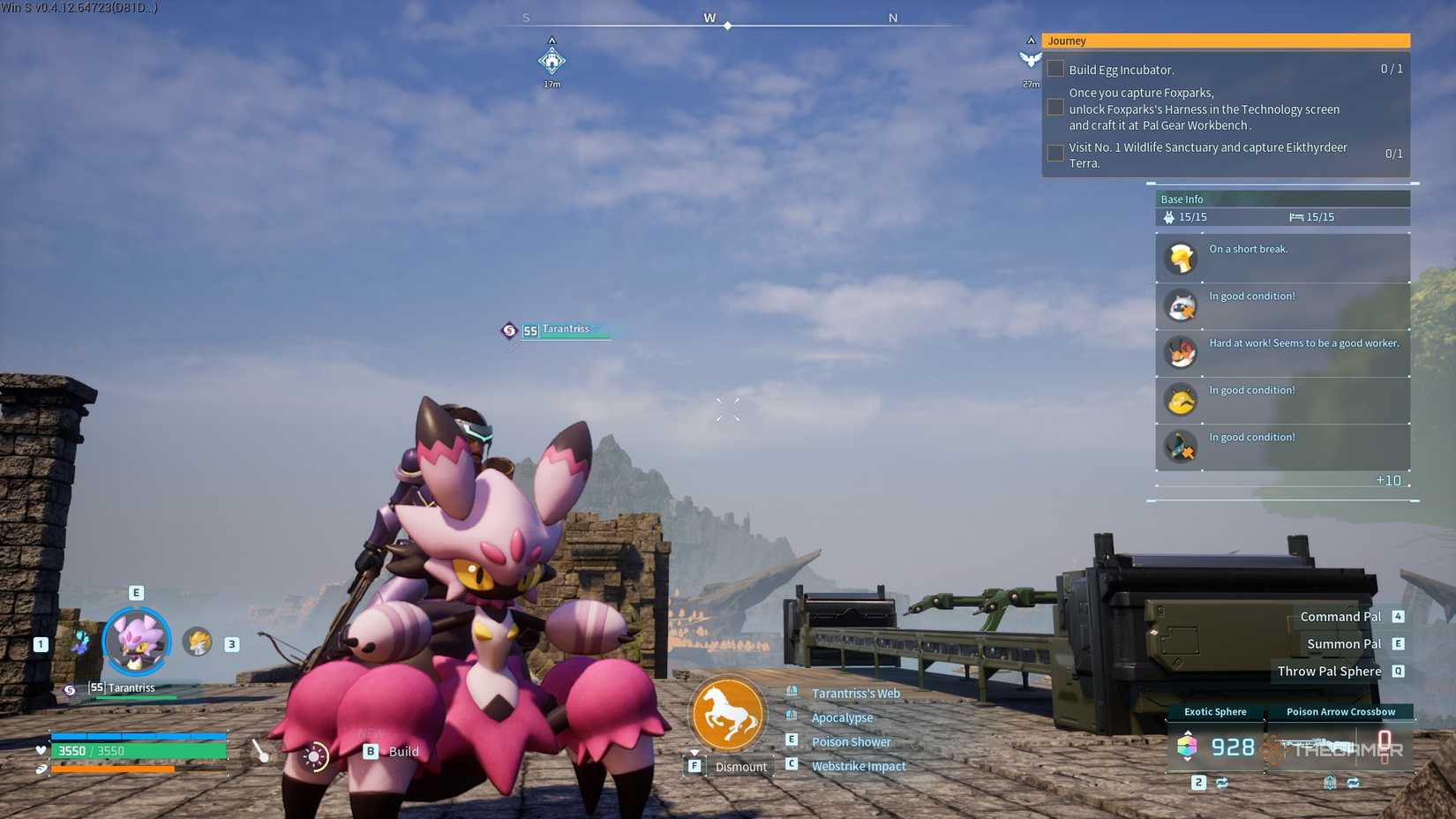Image resolution: width=1456 pixels, height=819 pixels.
Task: Check the Build Egg Incubator checkbox
Action: click(1055, 68)
